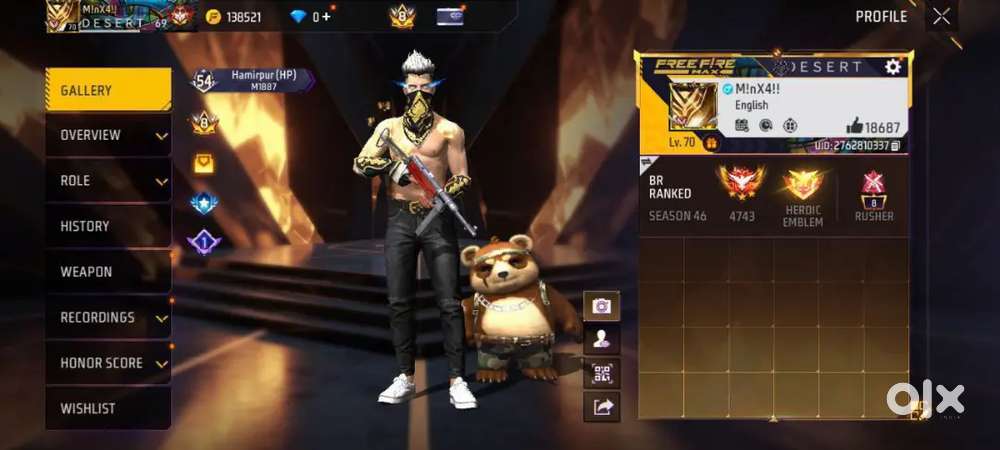Open the Recordings entry
1000x450 pixels.
[107, 318]
